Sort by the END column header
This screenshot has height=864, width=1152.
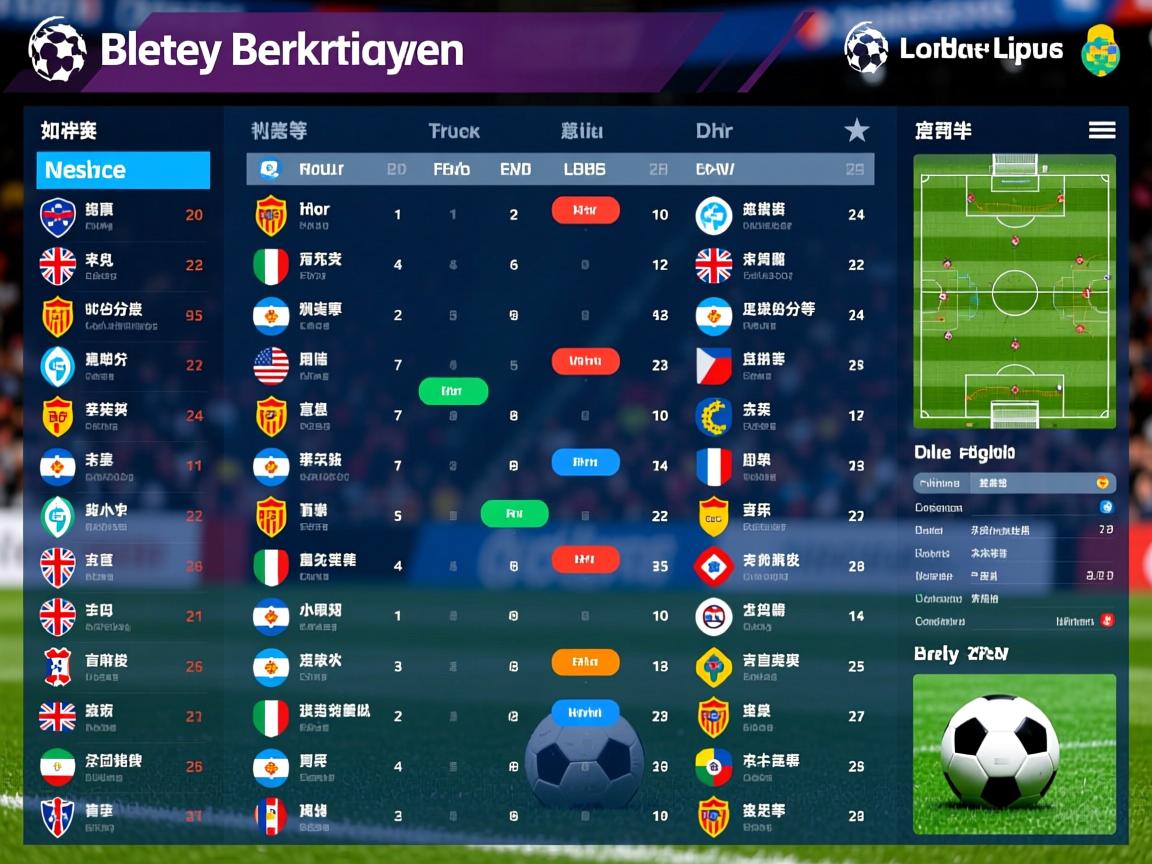[x=515, y=170]
